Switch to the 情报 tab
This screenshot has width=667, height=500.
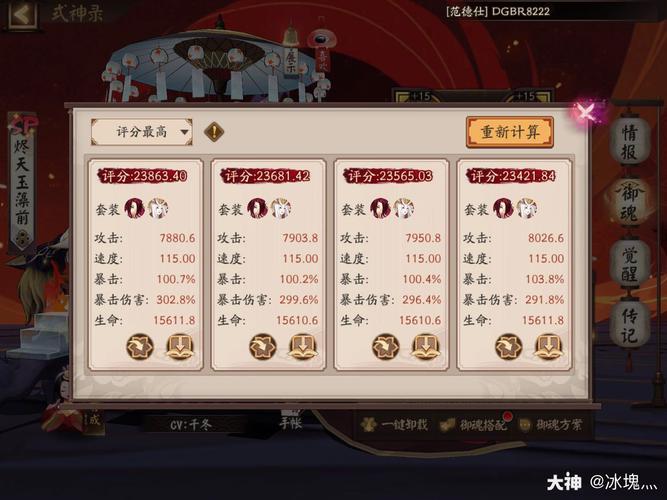tap(629, 139)
